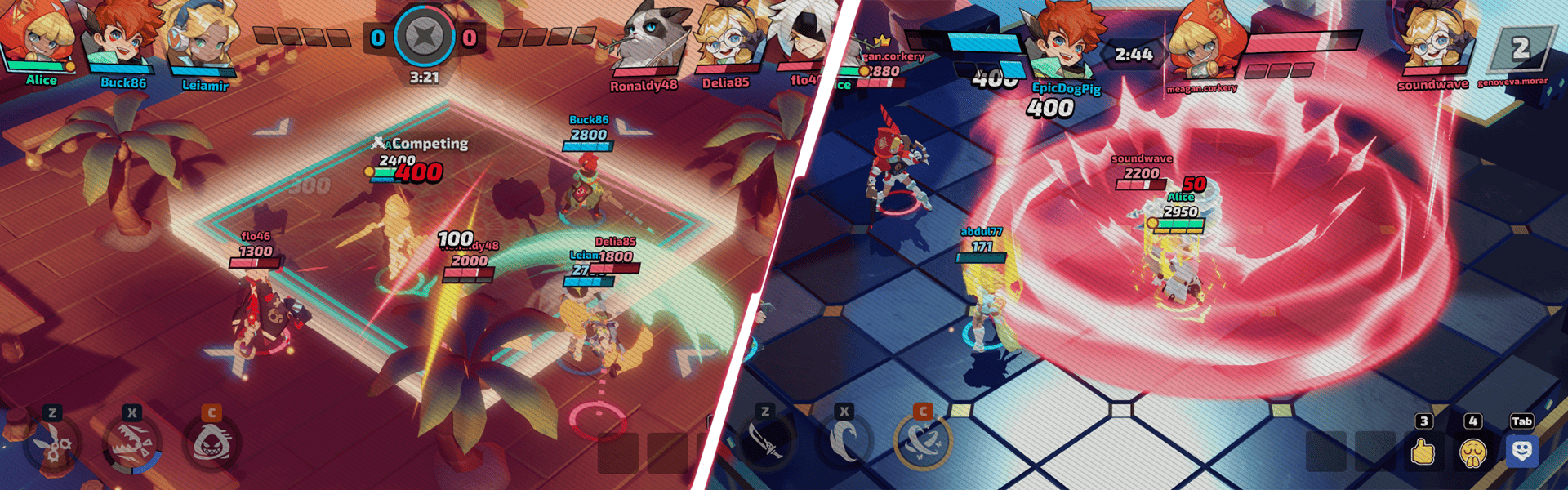This screenshot has width=1568, height=490.
Task: Trigger the hooded ghost ultimate ability
Action: point(212,443)
